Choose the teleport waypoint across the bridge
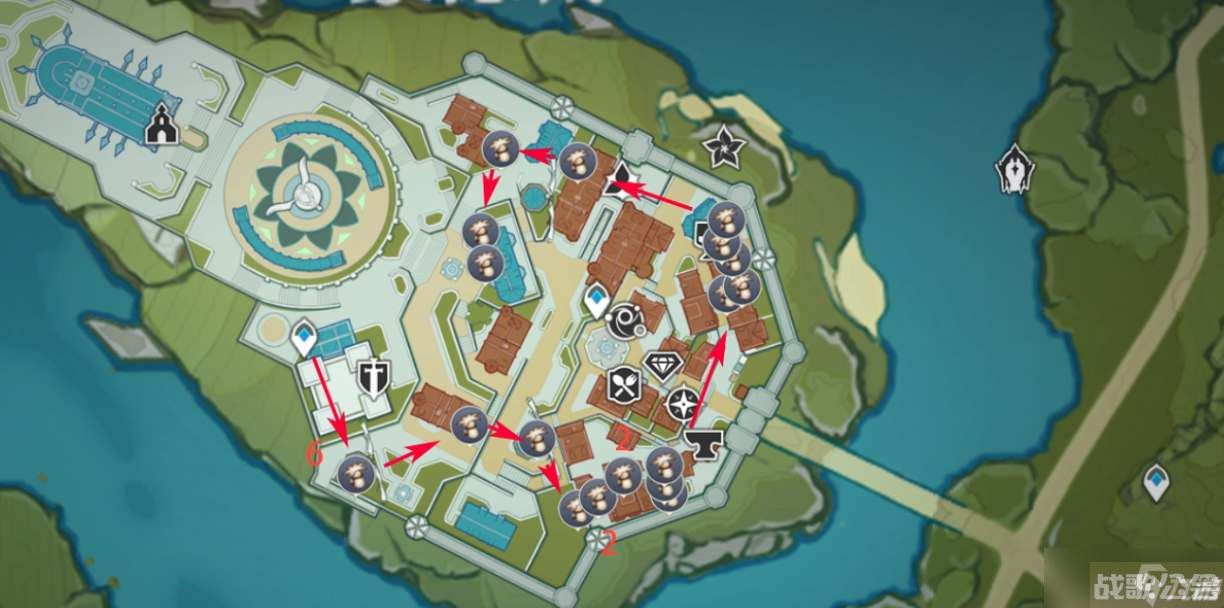Viewport: 1224px width, 608px height. coord(1157,481)
